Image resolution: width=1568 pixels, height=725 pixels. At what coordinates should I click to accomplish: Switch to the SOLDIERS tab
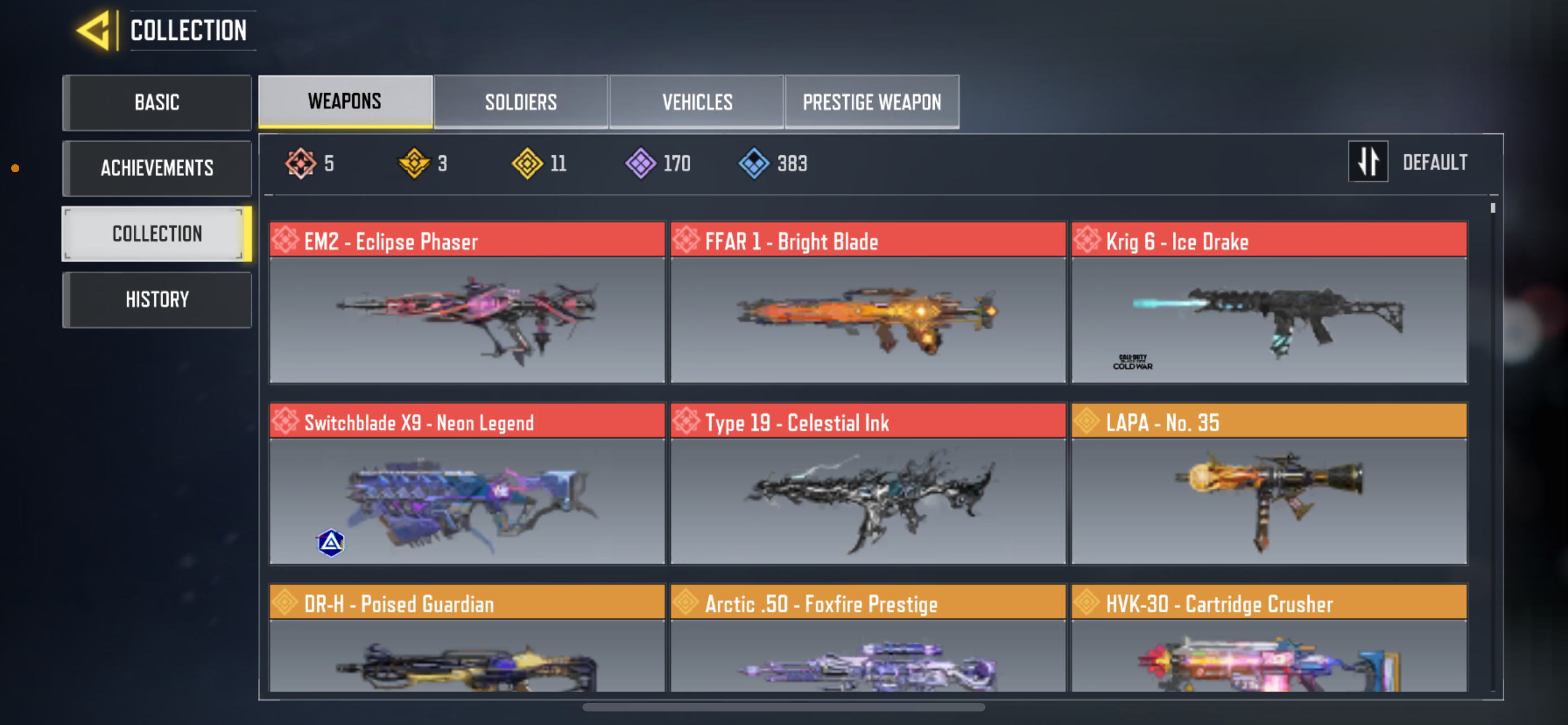pyautogui.click(x=521, y=102)
